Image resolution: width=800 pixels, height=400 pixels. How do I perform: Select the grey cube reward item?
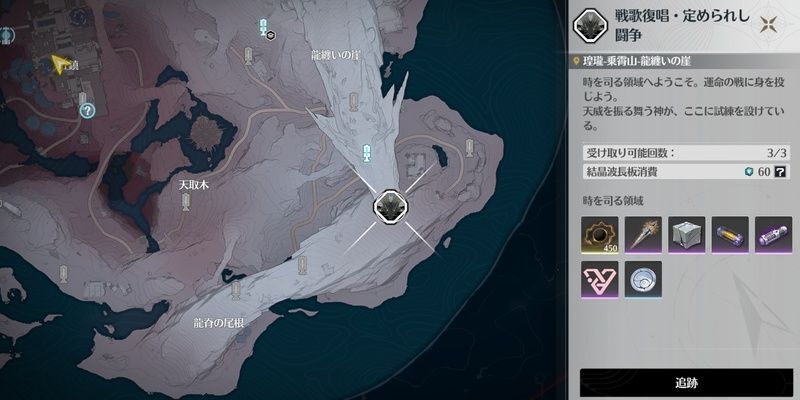coord(686,236)
